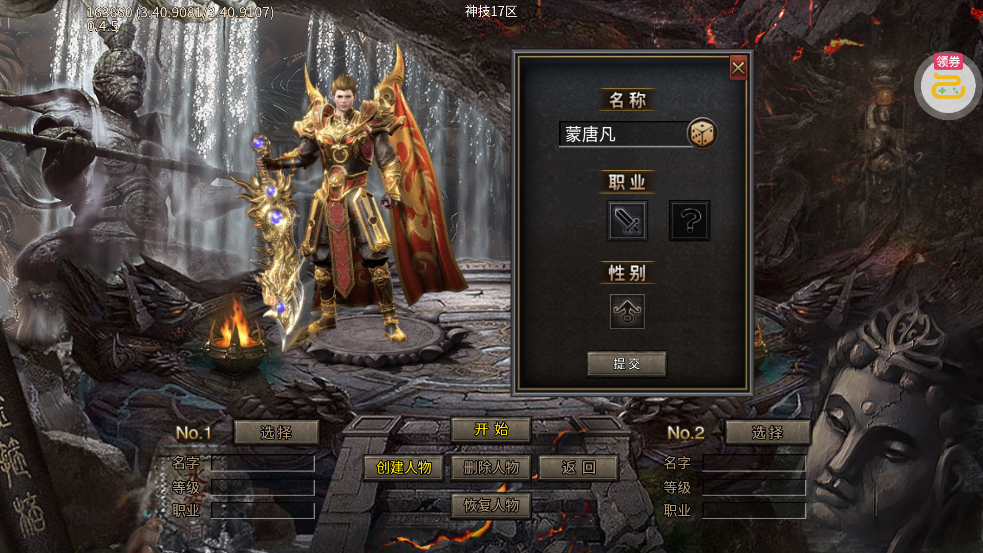Open 创建人物 to create a character
The width and height of the screenshot is (983, 553).
pyautogui.click(x=403, y=468)
